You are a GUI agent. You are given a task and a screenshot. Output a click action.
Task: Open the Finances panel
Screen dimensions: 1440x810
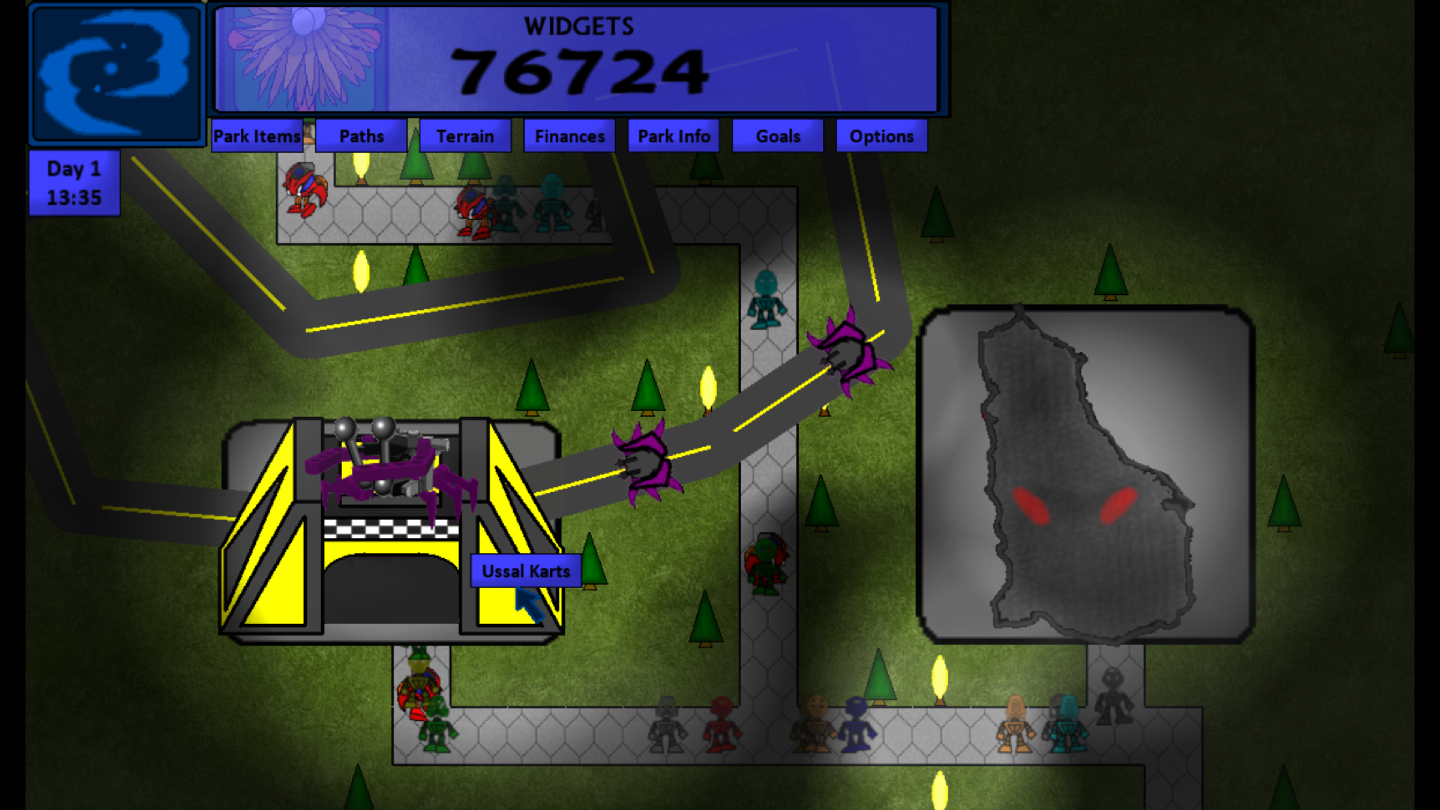click(569, 136)
